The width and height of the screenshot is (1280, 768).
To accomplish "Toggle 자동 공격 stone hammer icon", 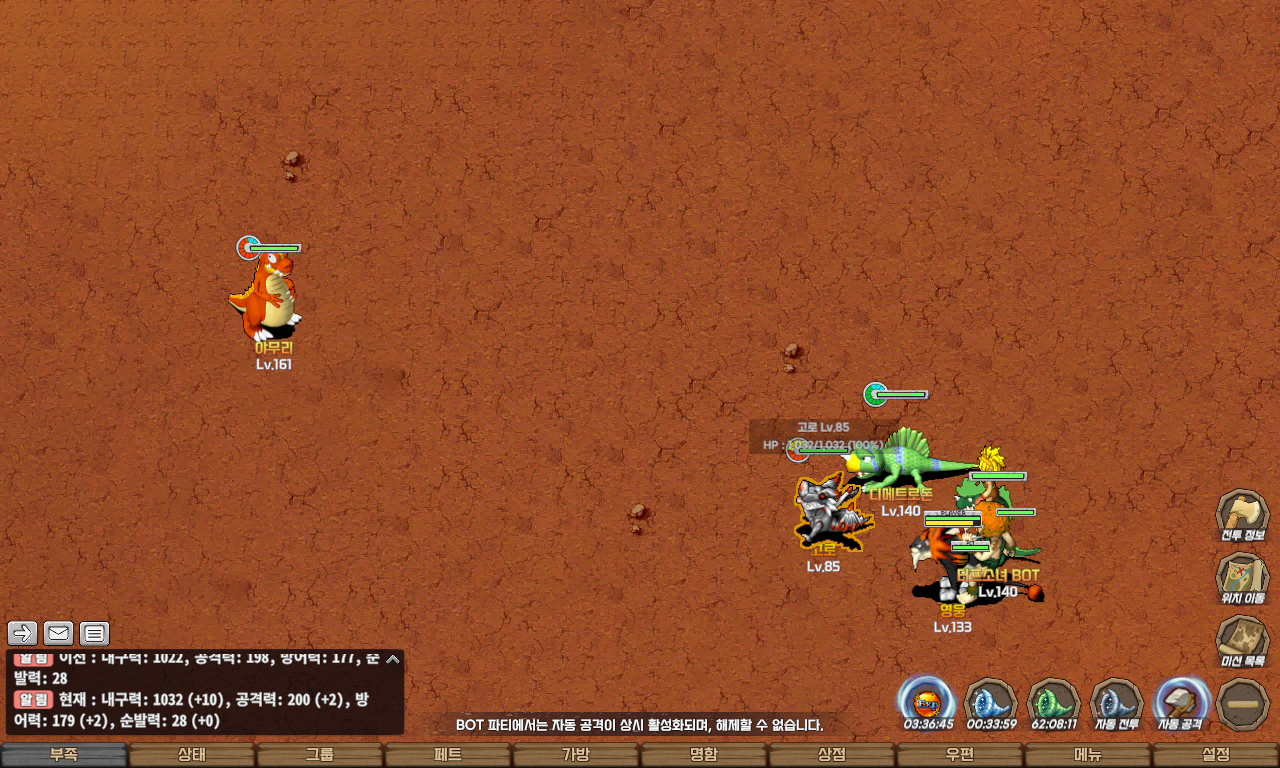I will [x=1181, y=702].
